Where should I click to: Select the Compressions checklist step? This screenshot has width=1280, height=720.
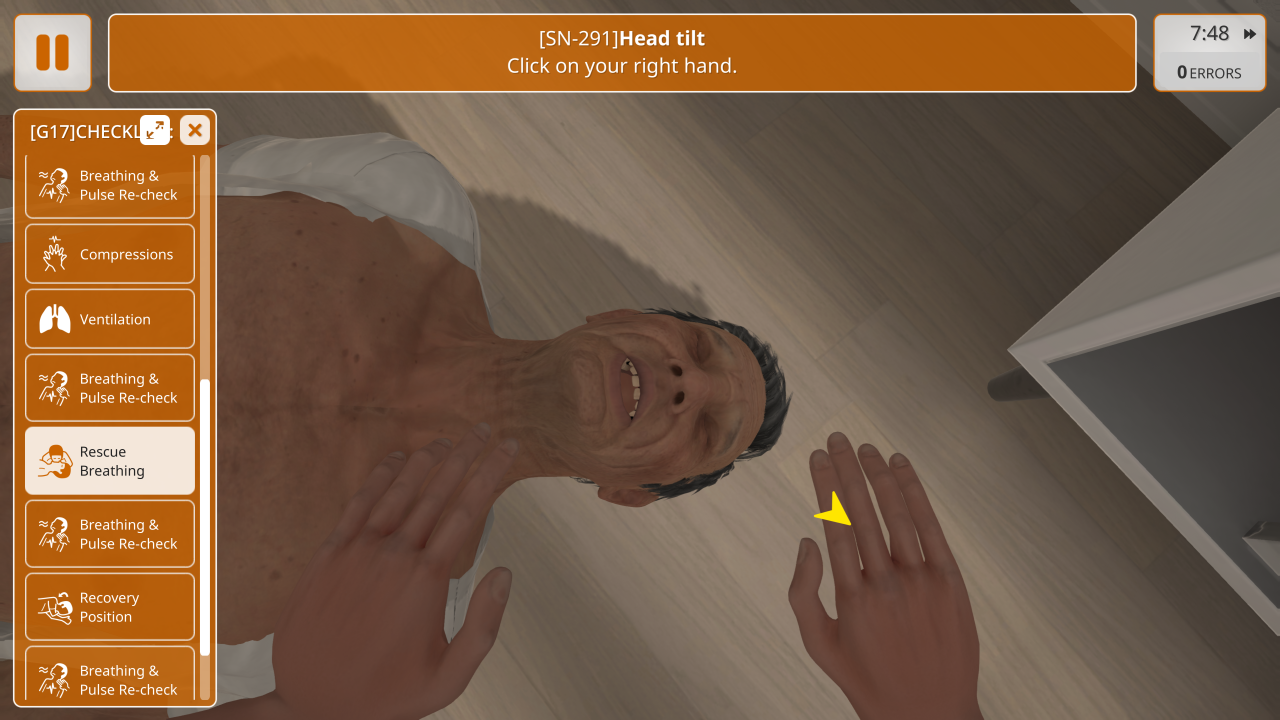pos(110,255)
